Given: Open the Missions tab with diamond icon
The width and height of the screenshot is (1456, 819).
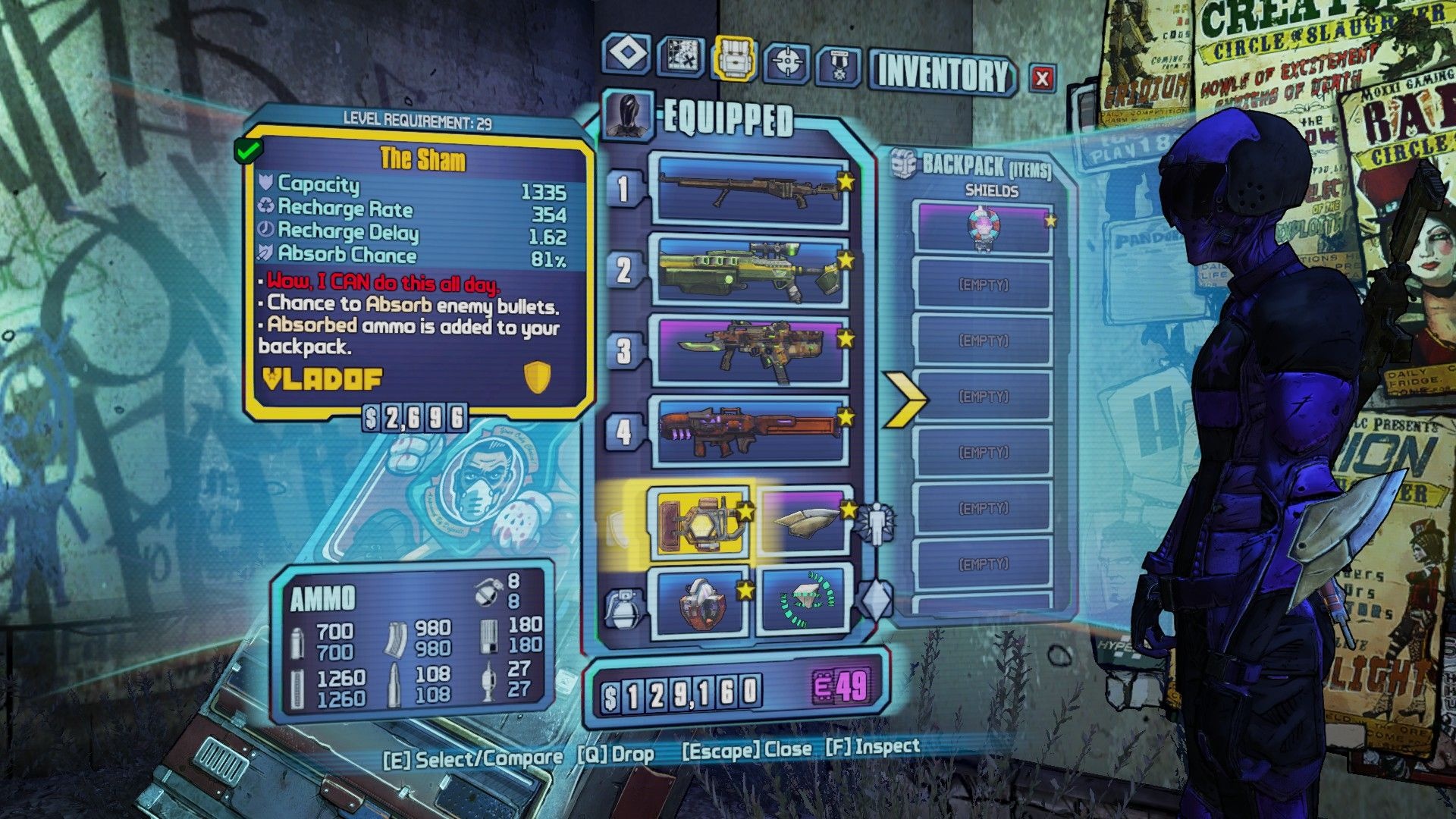Looking at the screenshot, I should point(626,55).
